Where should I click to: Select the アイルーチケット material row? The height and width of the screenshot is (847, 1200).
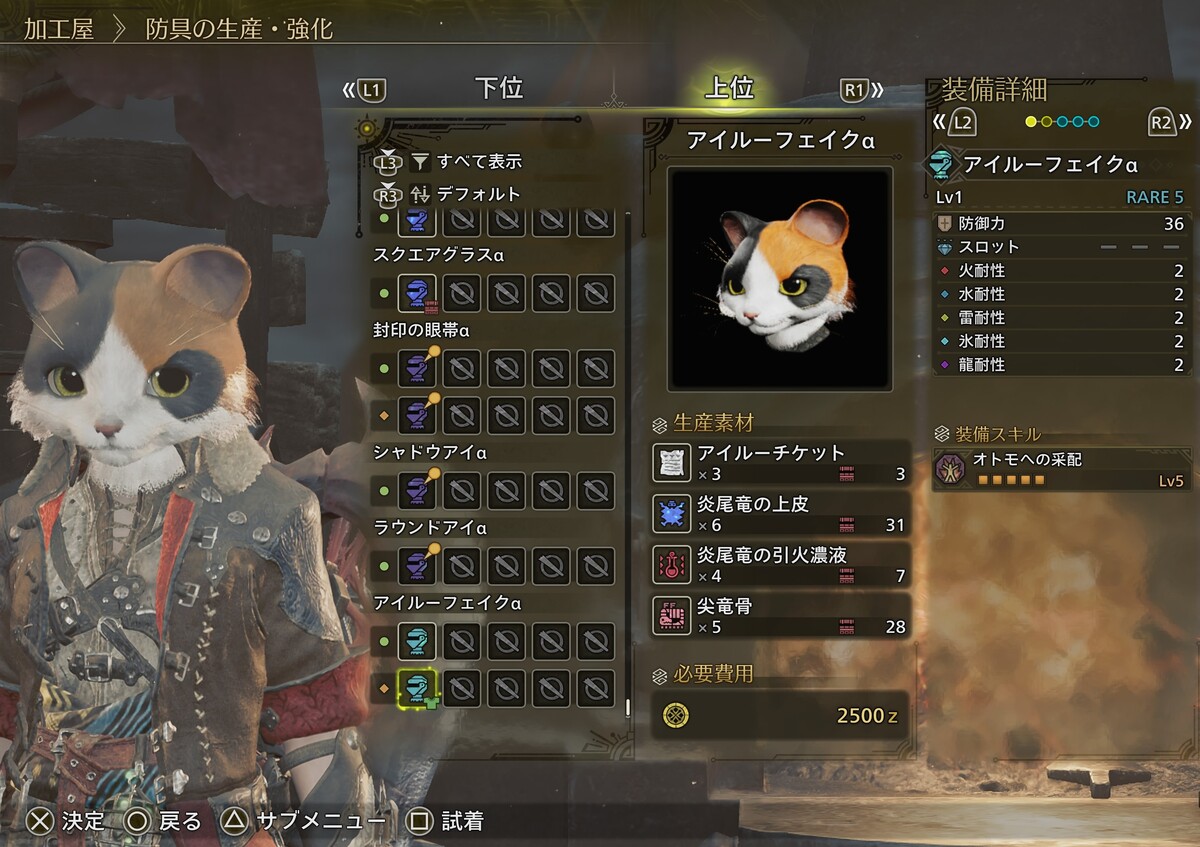(780, 462)
